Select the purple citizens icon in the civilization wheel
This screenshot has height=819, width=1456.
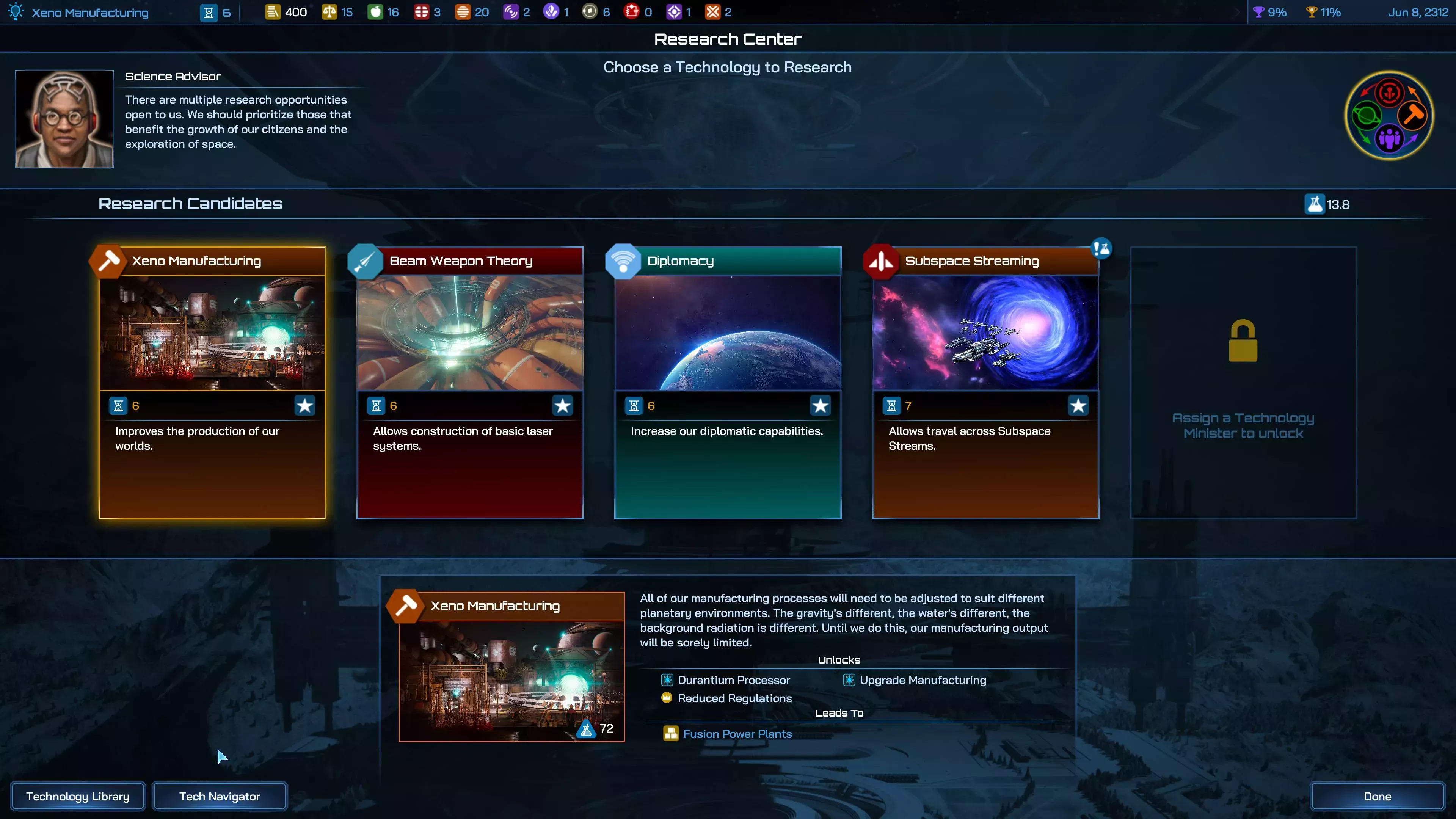(1390, 139)
